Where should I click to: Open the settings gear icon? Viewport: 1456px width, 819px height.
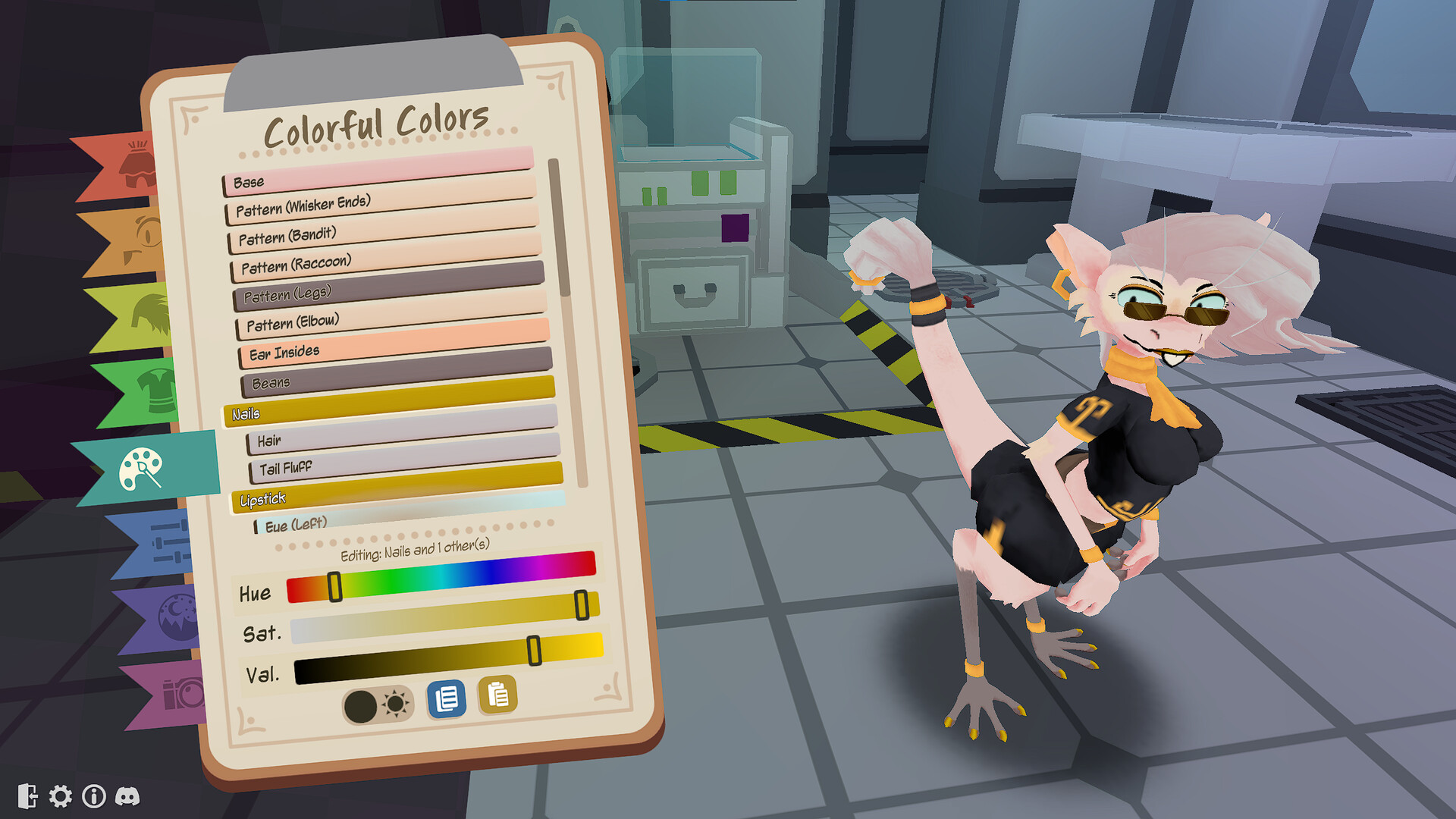point(61,797)
